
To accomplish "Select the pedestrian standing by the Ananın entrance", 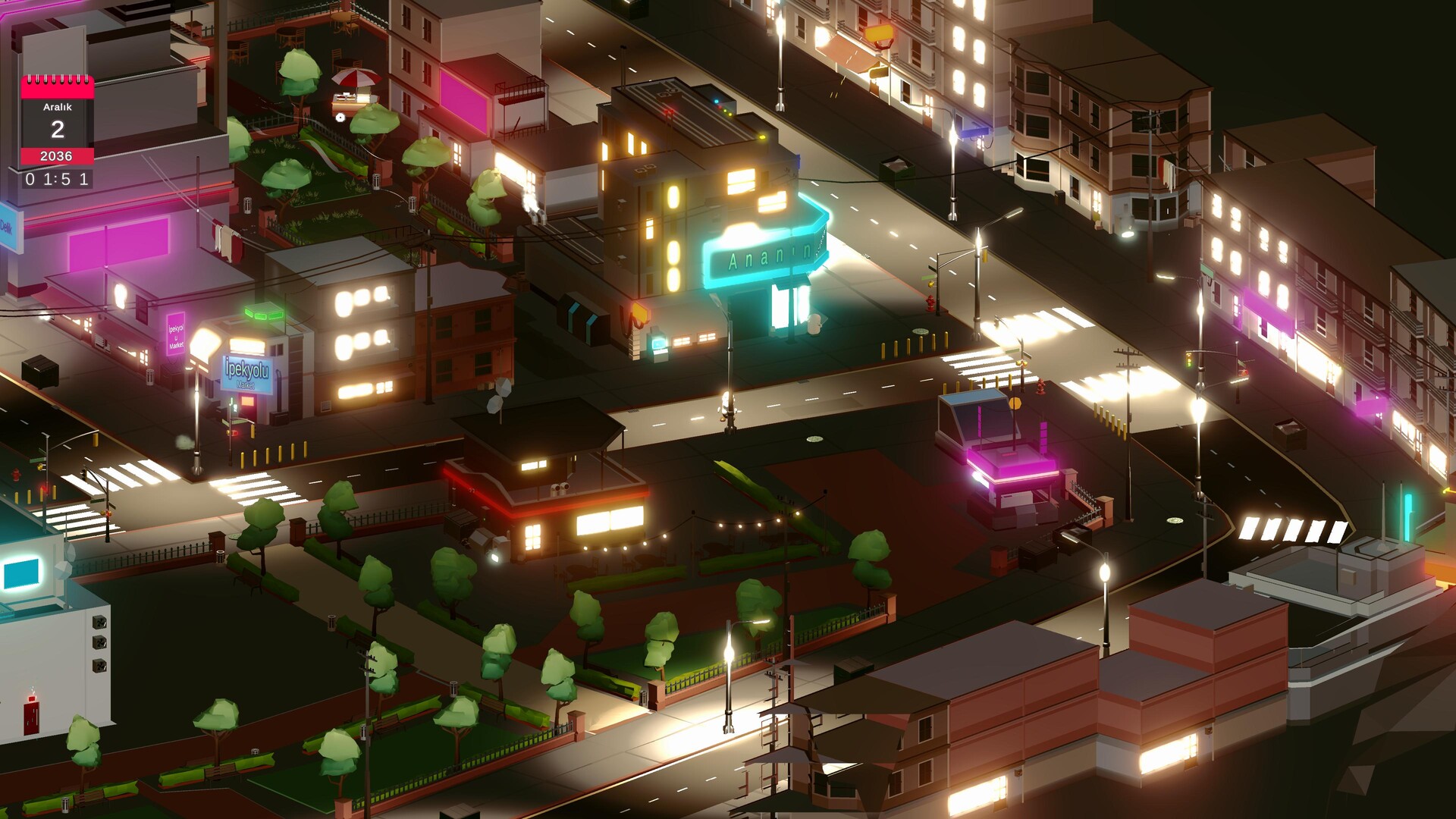I will 814,325.
